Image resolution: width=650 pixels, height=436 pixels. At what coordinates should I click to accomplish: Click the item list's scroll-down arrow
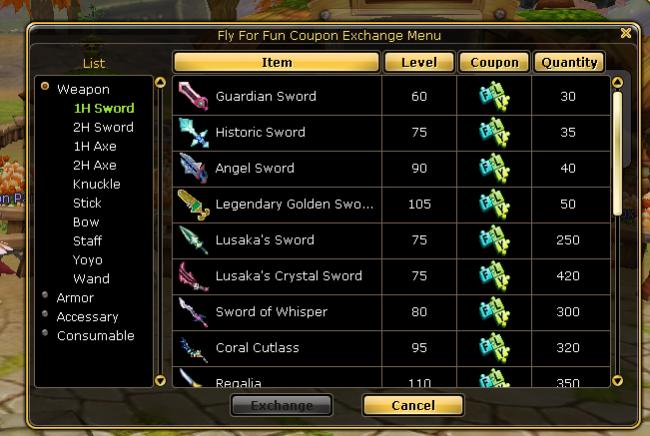click(x=617, y=380)
